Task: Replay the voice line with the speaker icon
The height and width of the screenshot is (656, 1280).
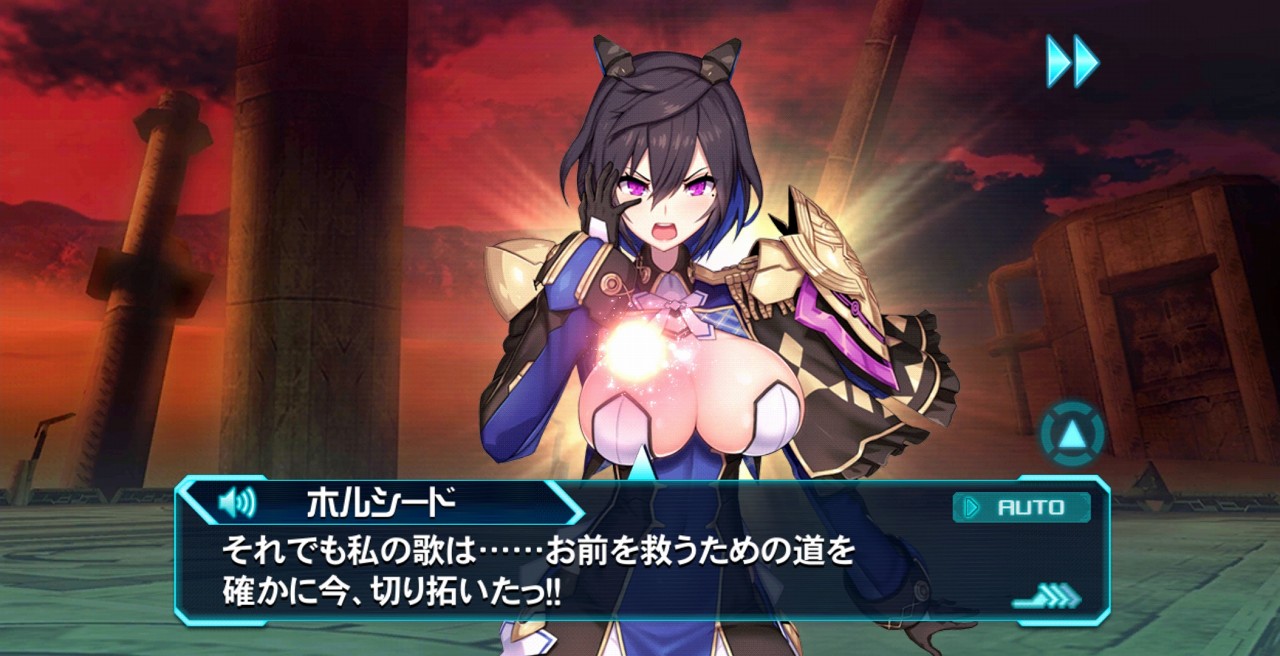Action: [x=237, y=501]
